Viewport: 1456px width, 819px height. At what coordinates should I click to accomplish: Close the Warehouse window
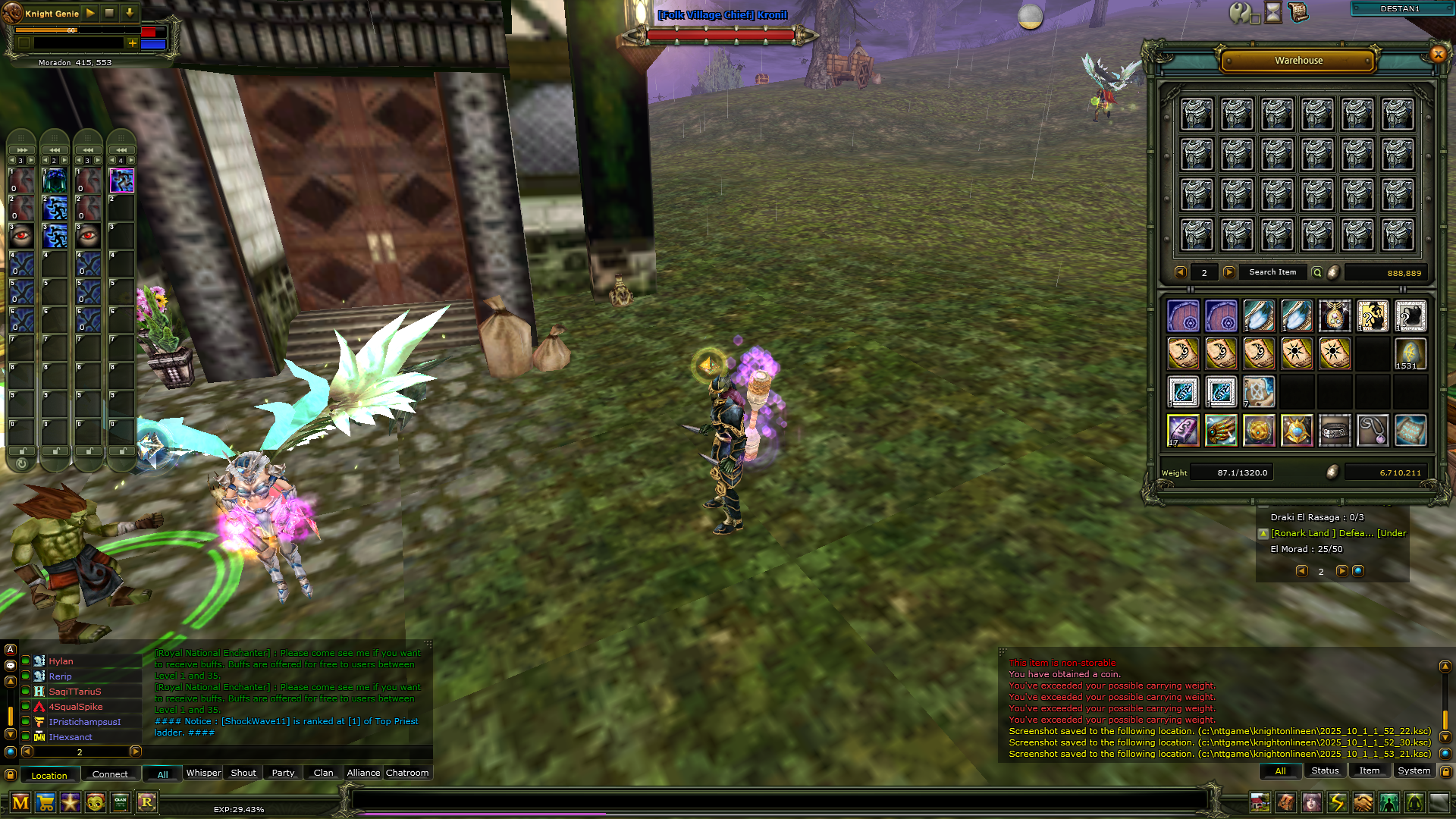(1438, 54)
